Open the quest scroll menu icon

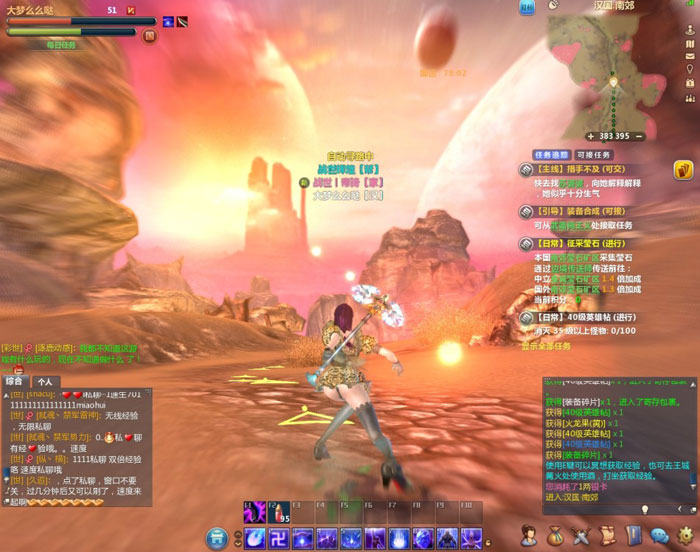(607, 537)
